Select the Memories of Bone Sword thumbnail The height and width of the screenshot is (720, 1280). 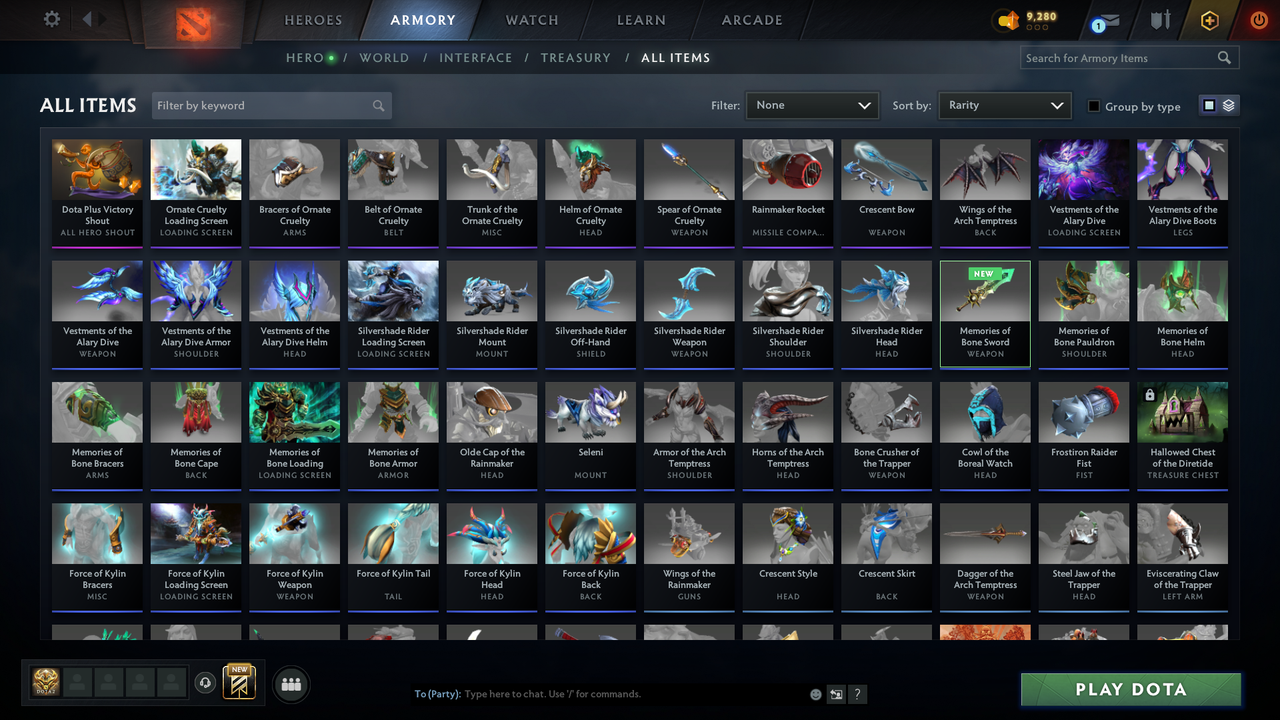coord(984,290)
